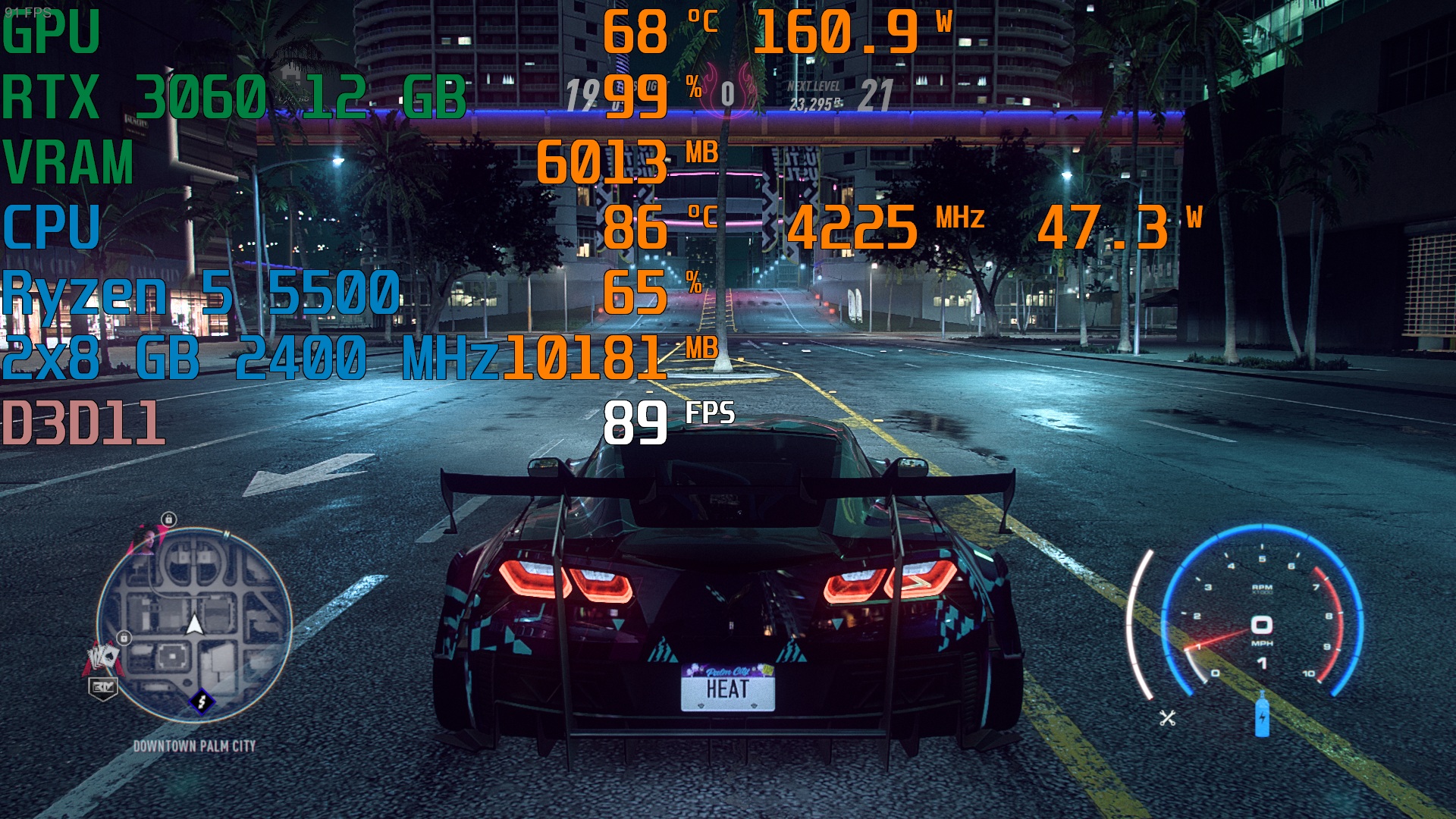The image size is (1456, 819).
Task: Click the crew badge below the cards
Action: 102,687
